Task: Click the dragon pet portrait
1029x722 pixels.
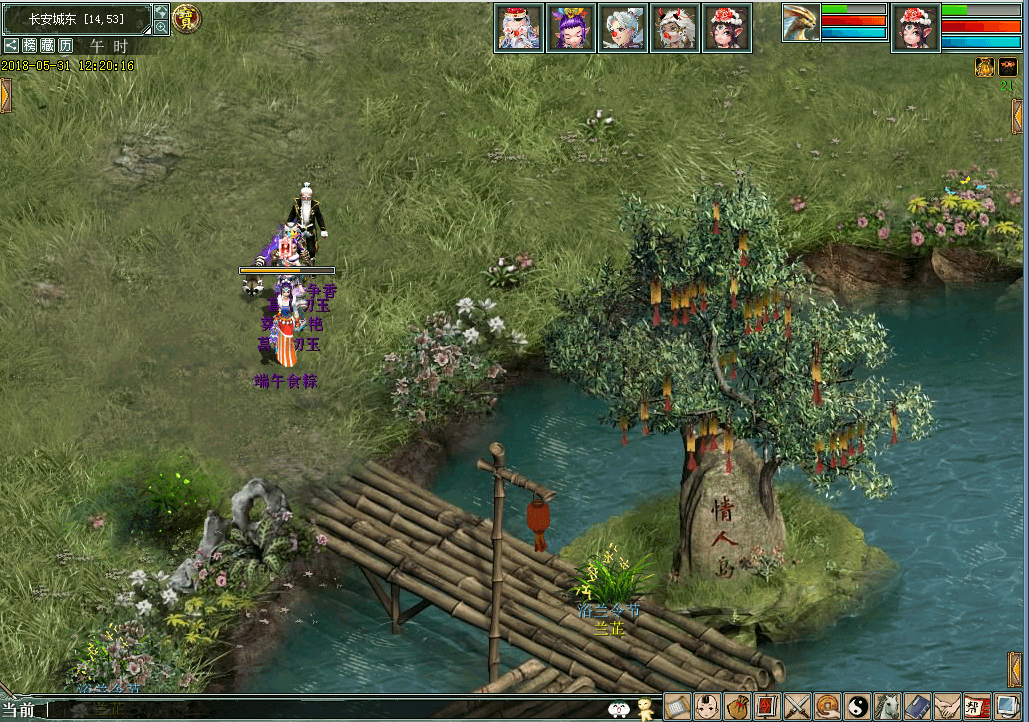Action: (801, 23)
